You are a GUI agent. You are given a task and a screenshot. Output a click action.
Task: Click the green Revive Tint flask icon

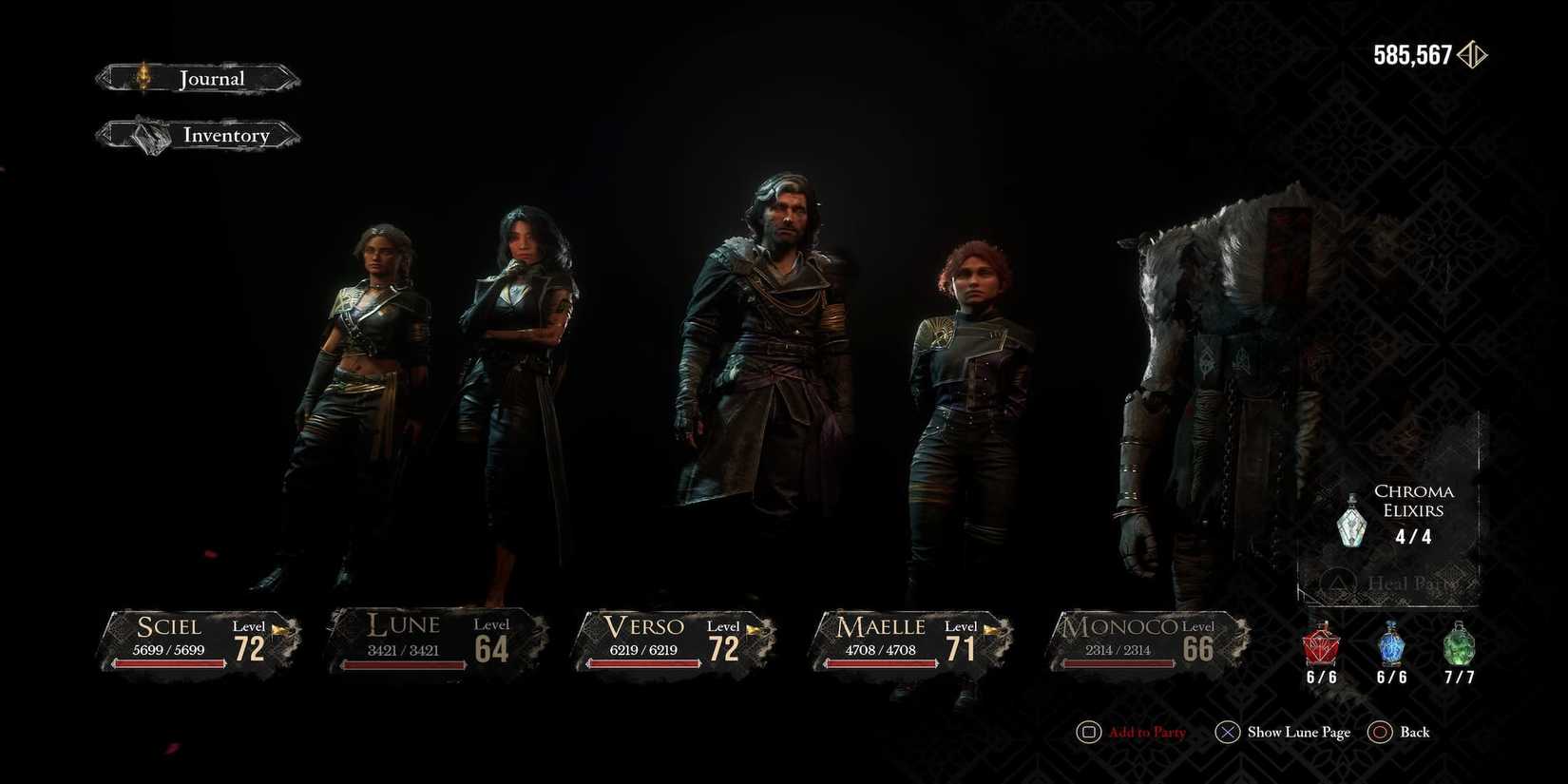click(1459, 649)
